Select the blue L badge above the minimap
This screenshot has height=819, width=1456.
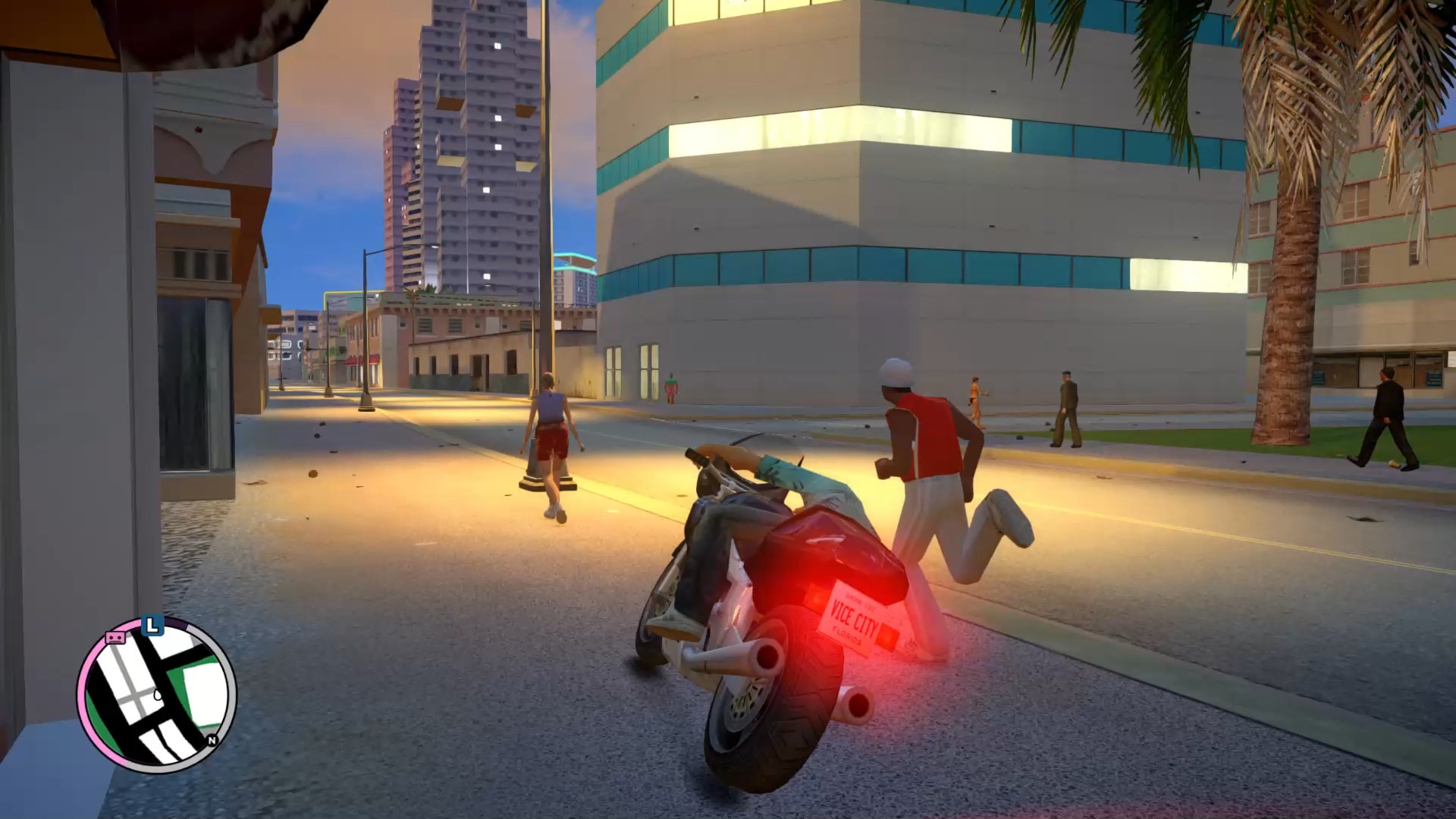tap(152, 625)
